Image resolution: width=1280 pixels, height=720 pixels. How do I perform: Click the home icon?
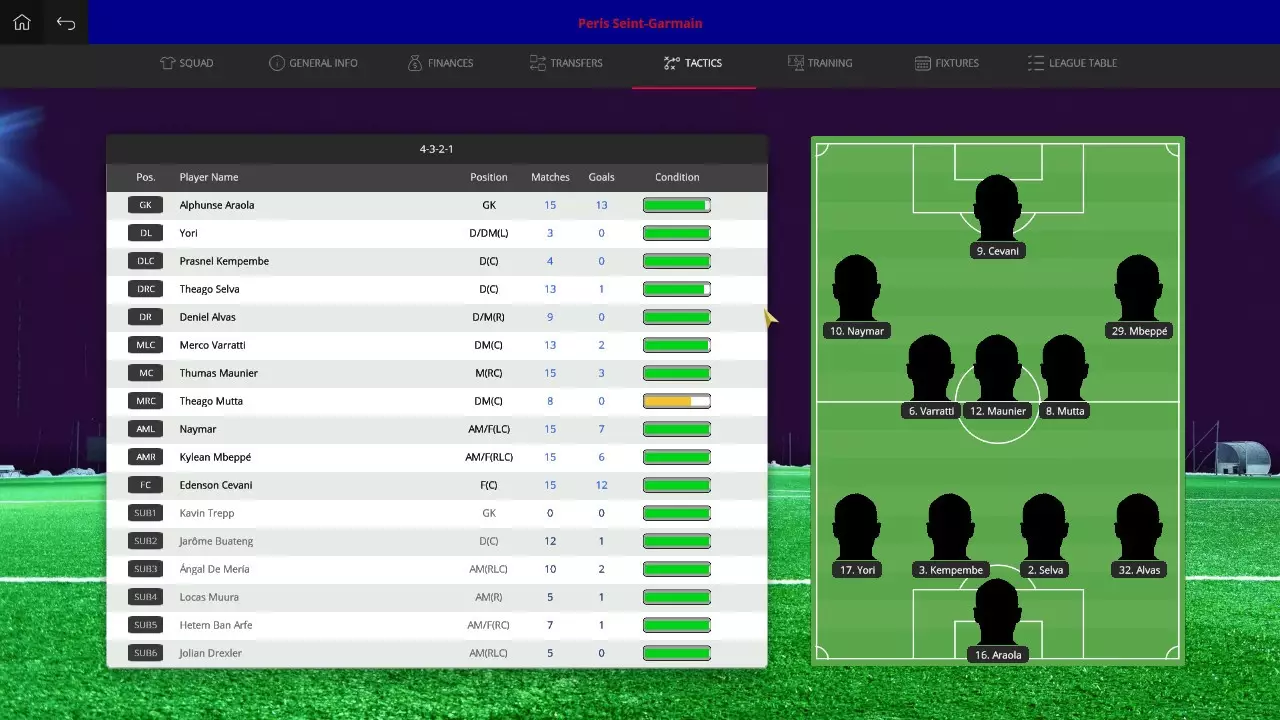pos(21,21)
